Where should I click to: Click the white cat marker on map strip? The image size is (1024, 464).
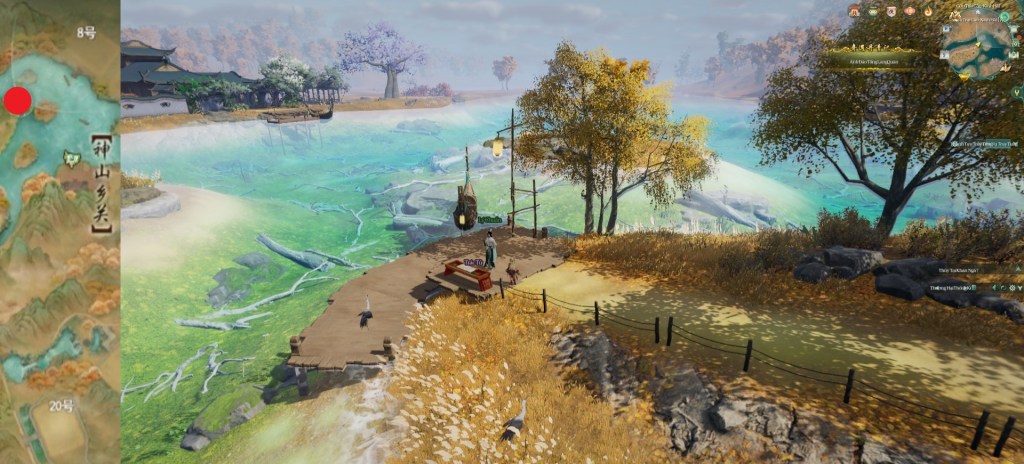[72, 157]
